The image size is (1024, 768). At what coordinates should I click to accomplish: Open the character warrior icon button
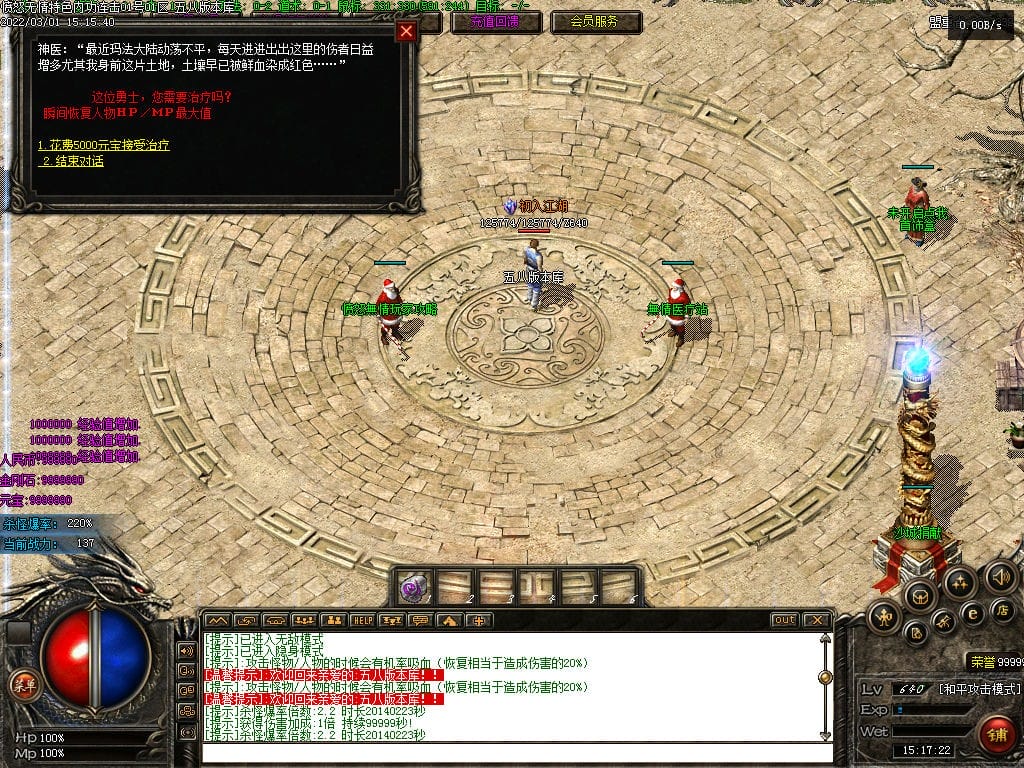(882, 615)
